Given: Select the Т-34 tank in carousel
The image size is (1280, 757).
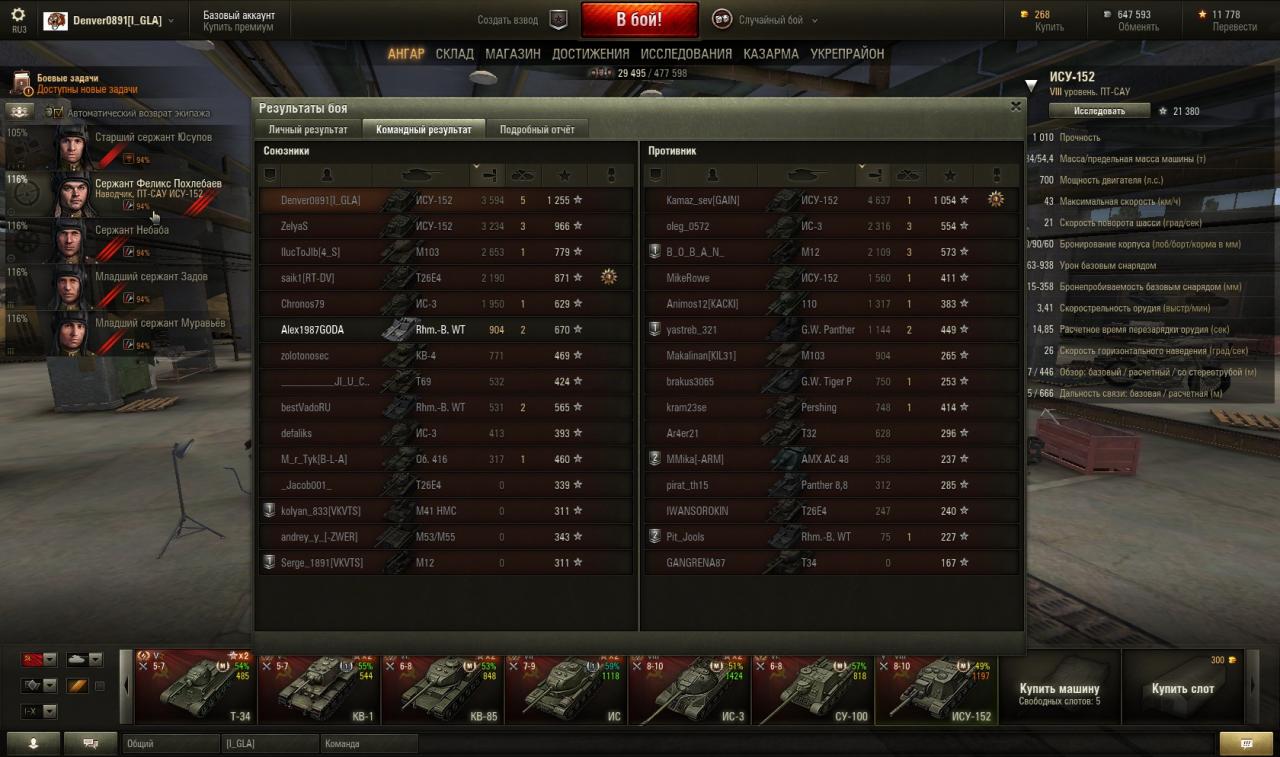Looking at the screenshot, I should (195, 687).
